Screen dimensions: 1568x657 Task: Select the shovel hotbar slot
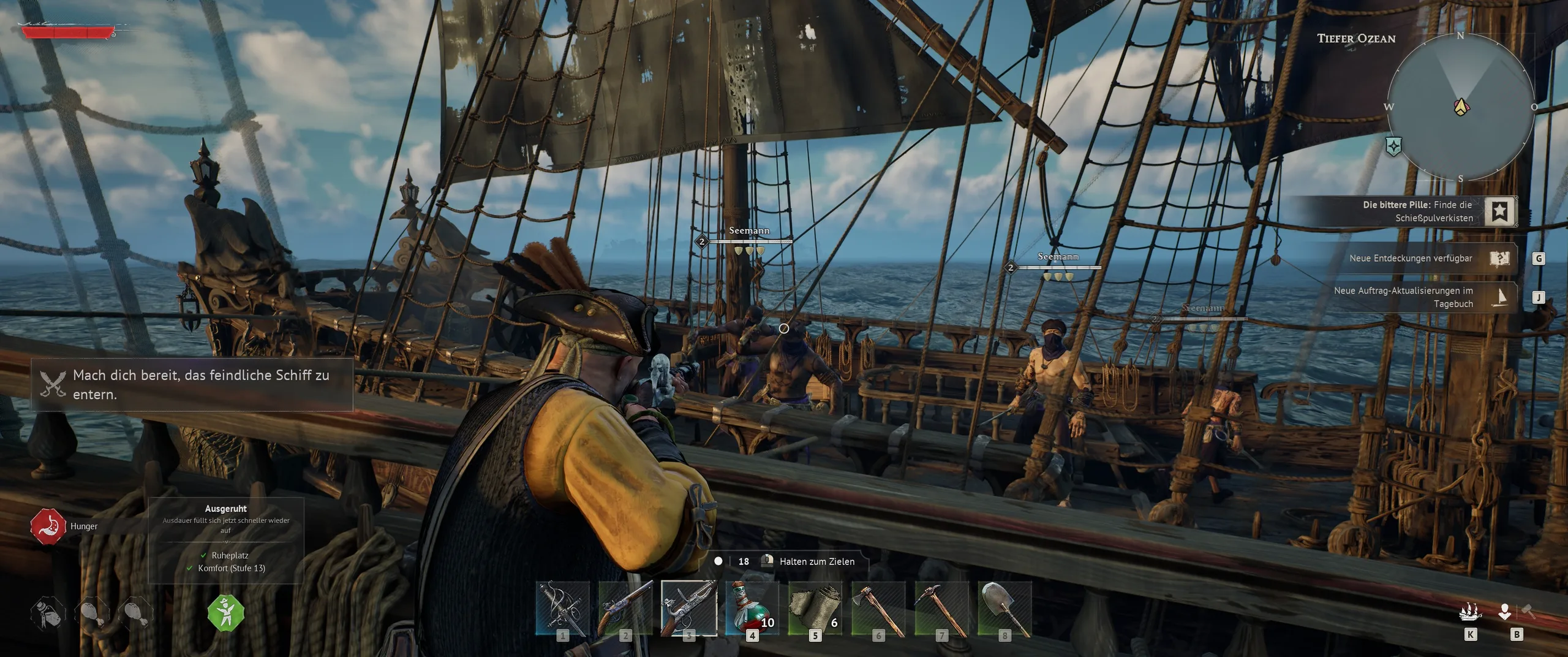(1005, 608)
